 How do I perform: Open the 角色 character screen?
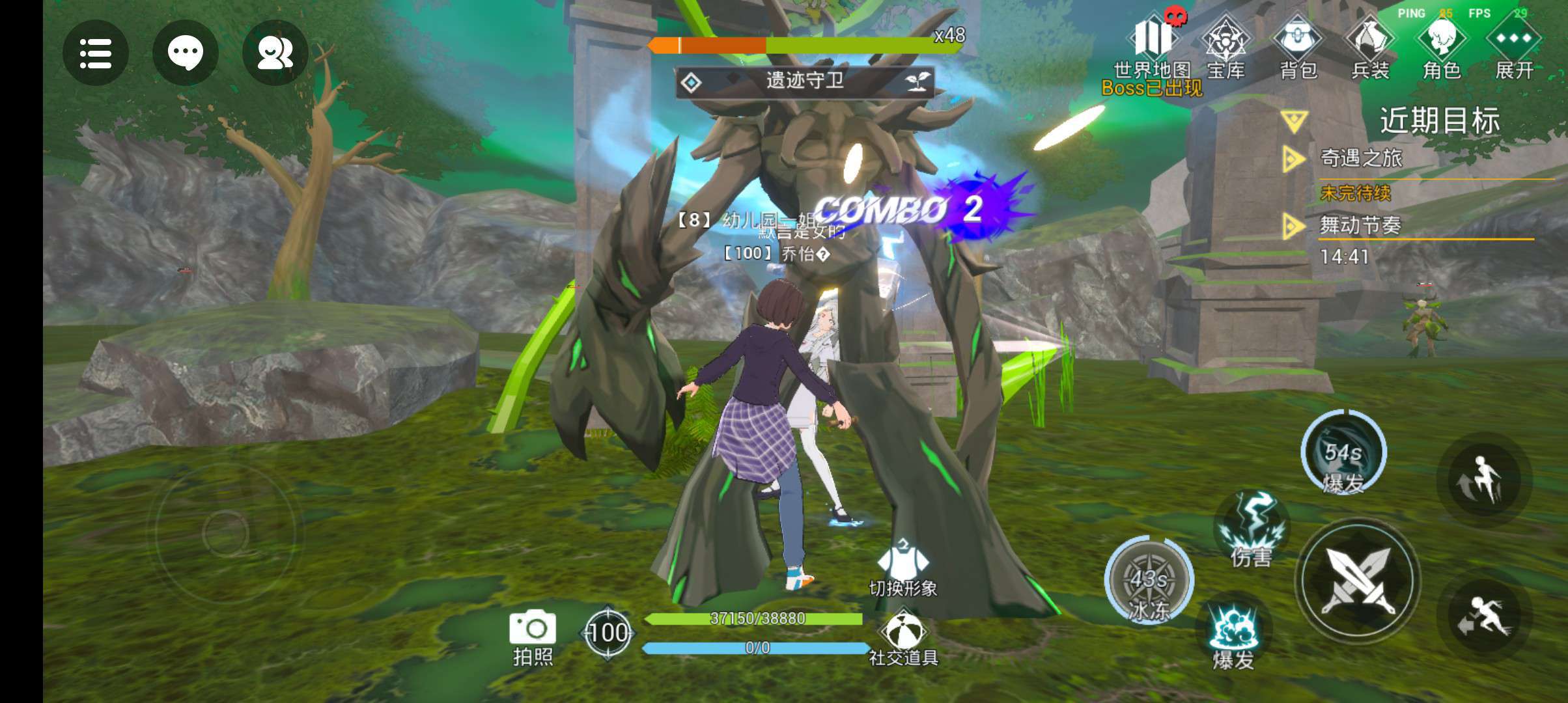(1442, 46)
